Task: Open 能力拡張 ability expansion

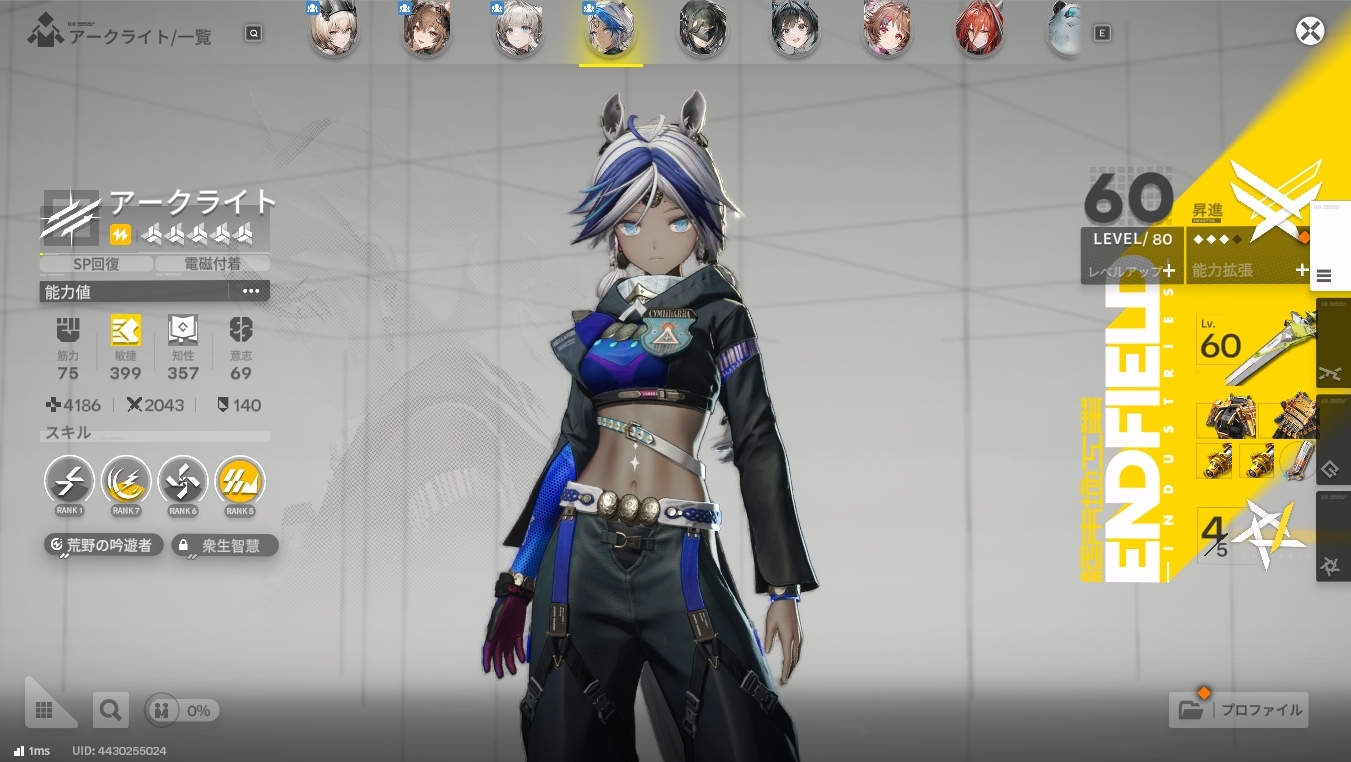Action: (x=1247, y=270)
